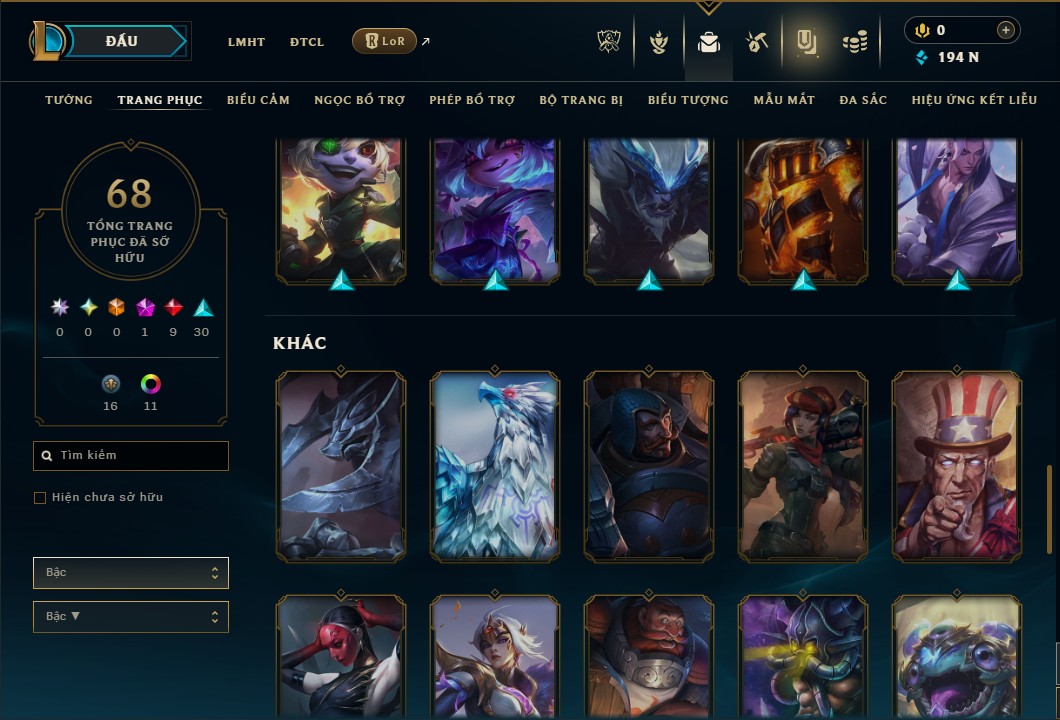Pick the red-masked woman skin card
Image resolution: width=1060 pixels, height=720 pixels.
[341, 655]
